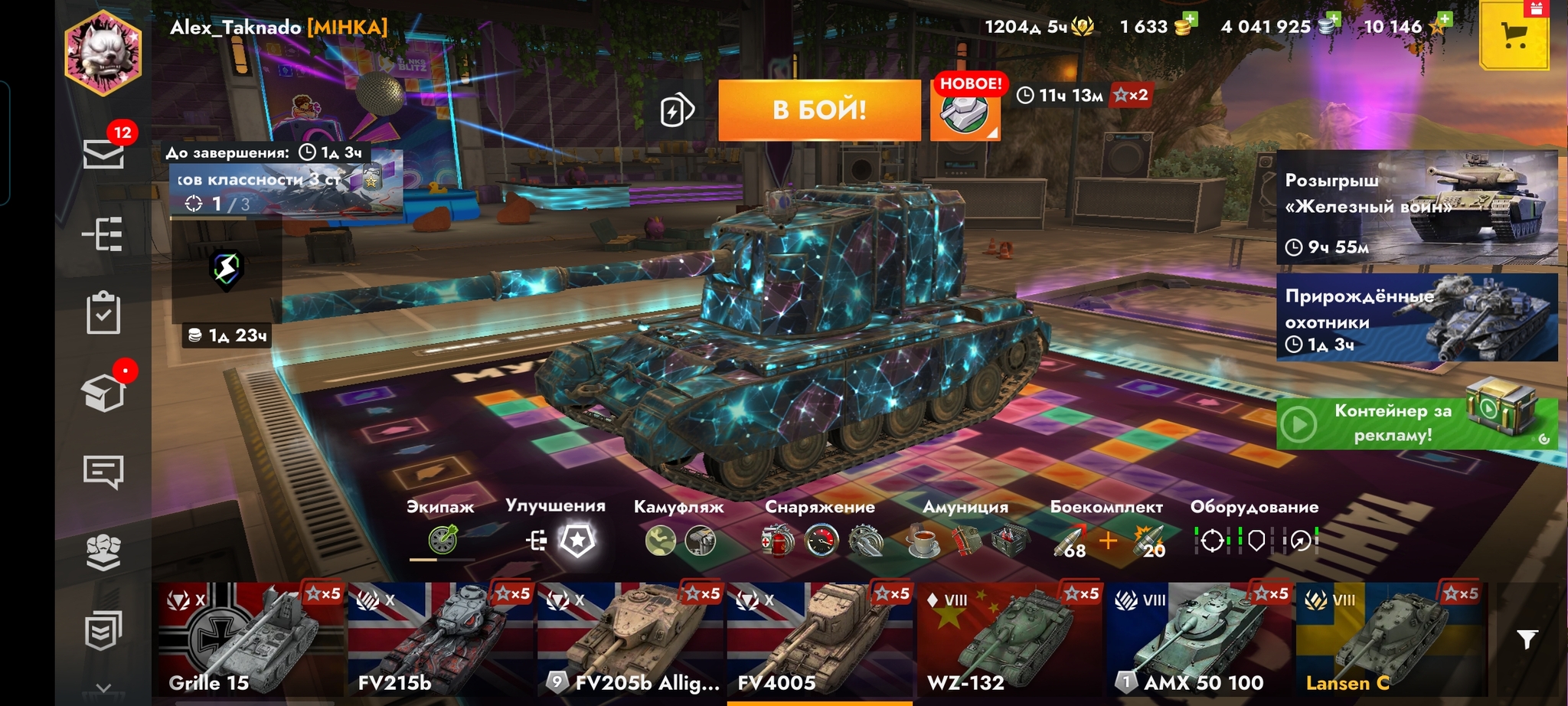This screenshot has width=1568, height=706.
Task: Open the Прирождённые охотники event banner
Action: (x=1416, y=318)
